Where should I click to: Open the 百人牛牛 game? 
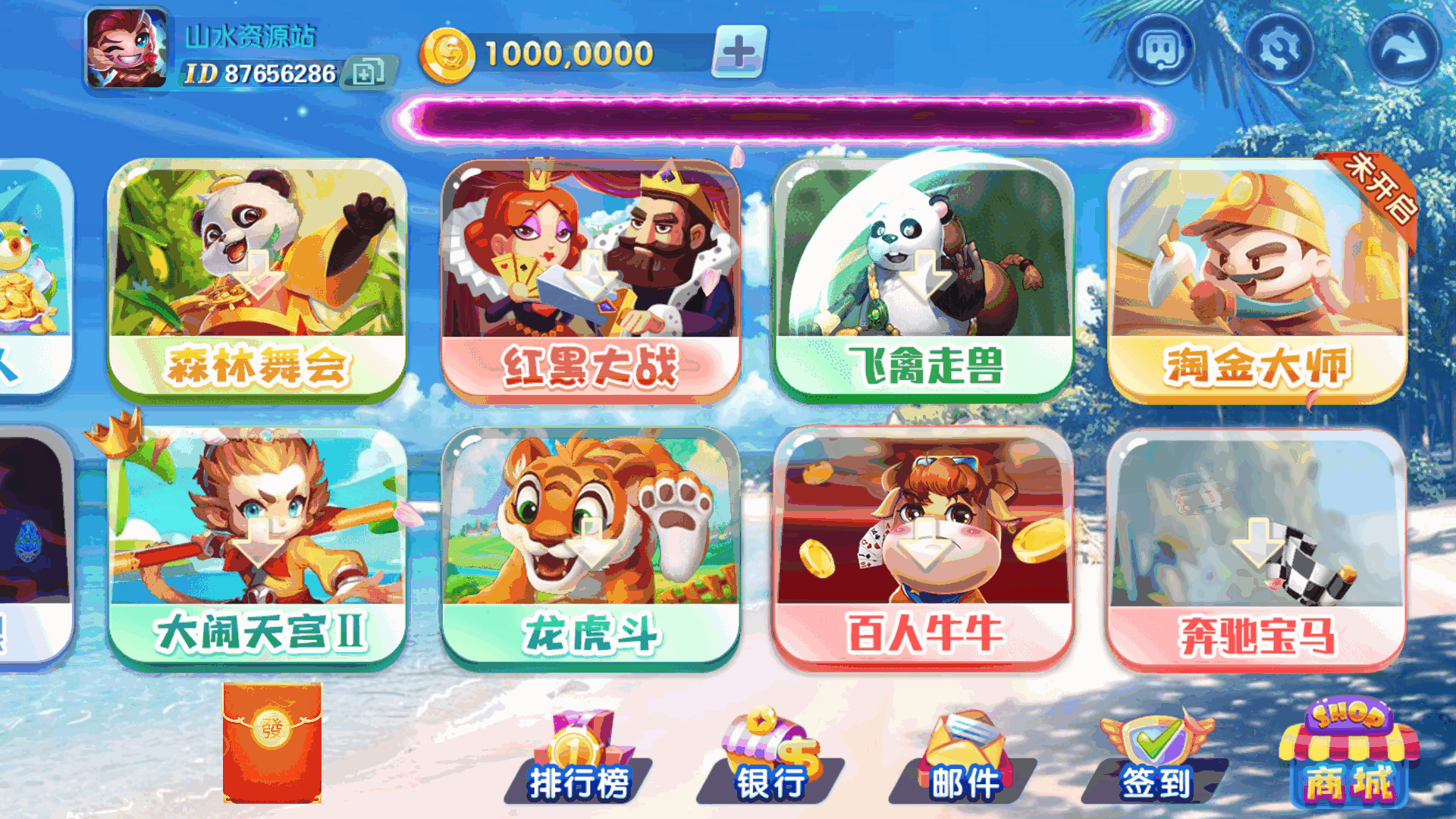pos(921,546)
